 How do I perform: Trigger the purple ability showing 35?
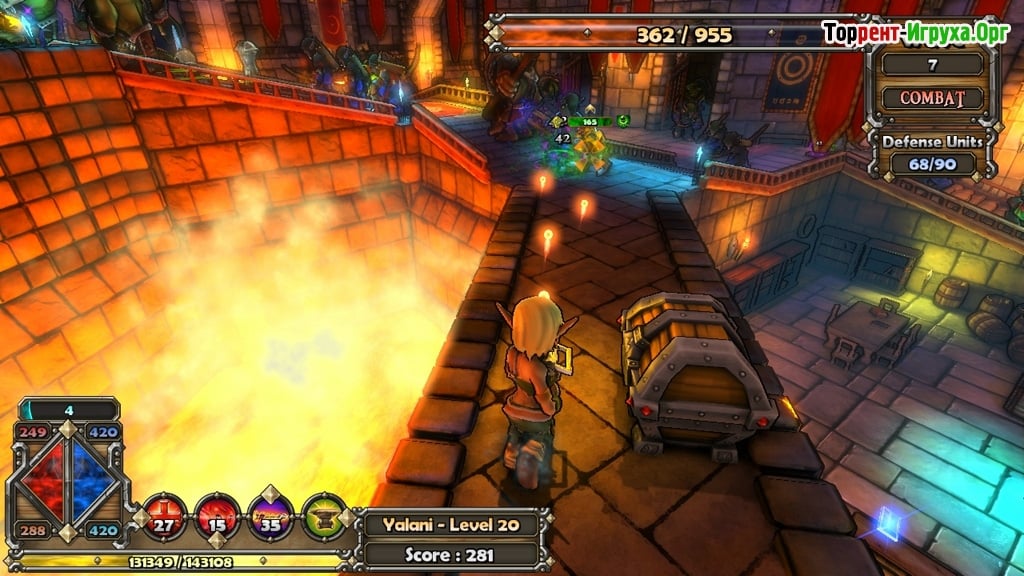coord(270,516)
